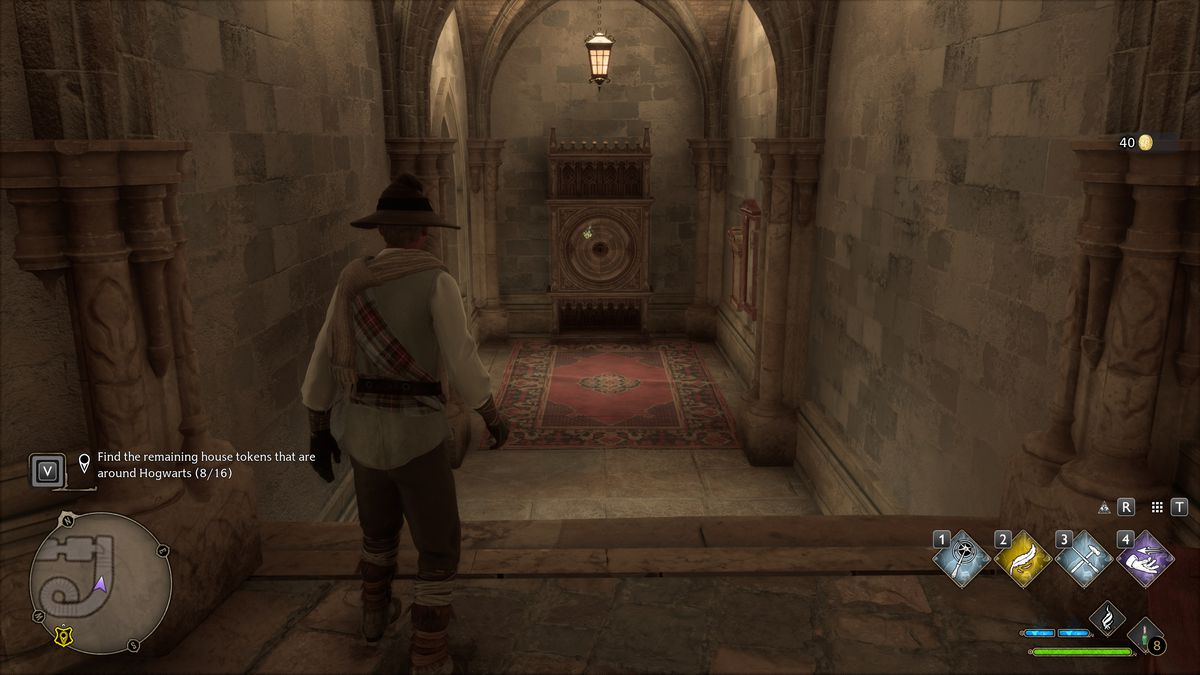The width and height of the screenshot is (1200, 675).
Task: Click the Ancient Magic flame icon
Action: click(x=1106, y=618)
